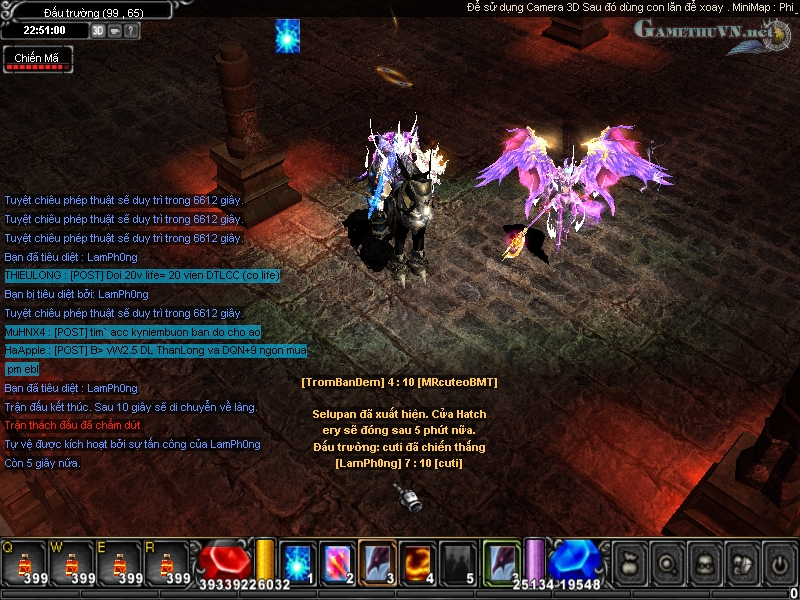Click the blue energy buff icon
Screen dimensions: 800x600
pos(288,36)
